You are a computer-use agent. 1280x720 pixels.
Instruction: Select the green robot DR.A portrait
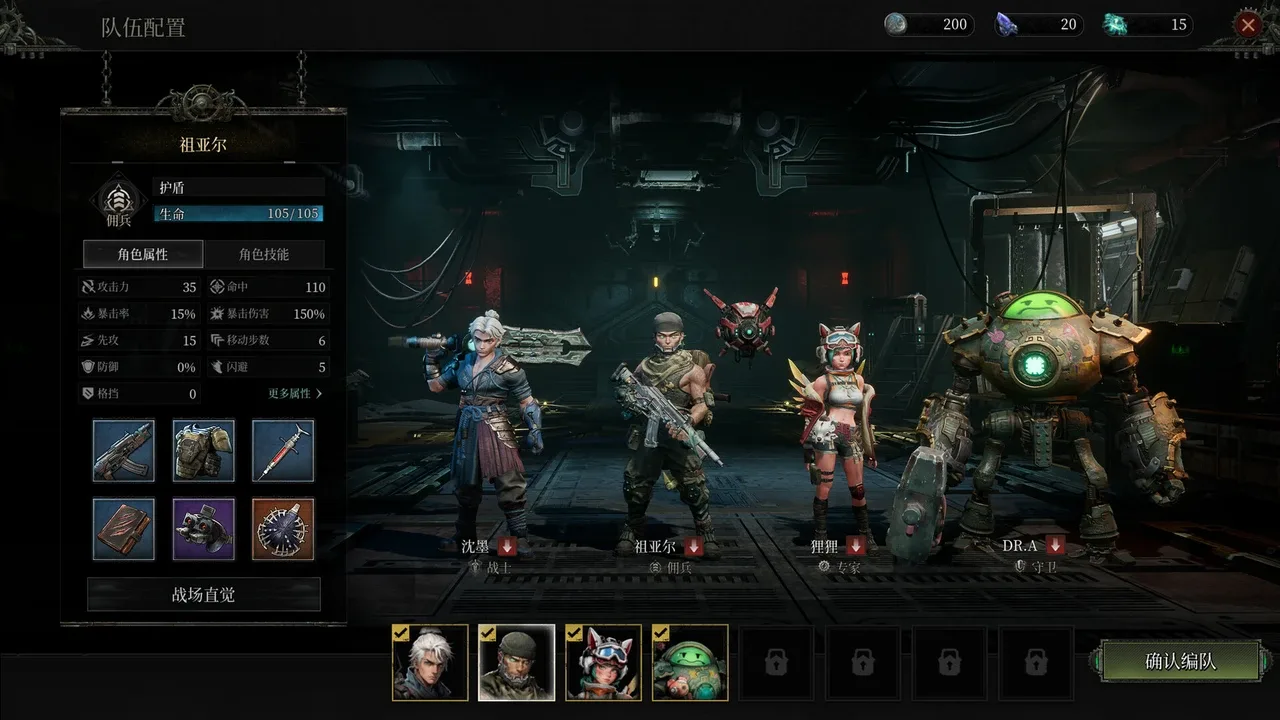pos(690,662)
